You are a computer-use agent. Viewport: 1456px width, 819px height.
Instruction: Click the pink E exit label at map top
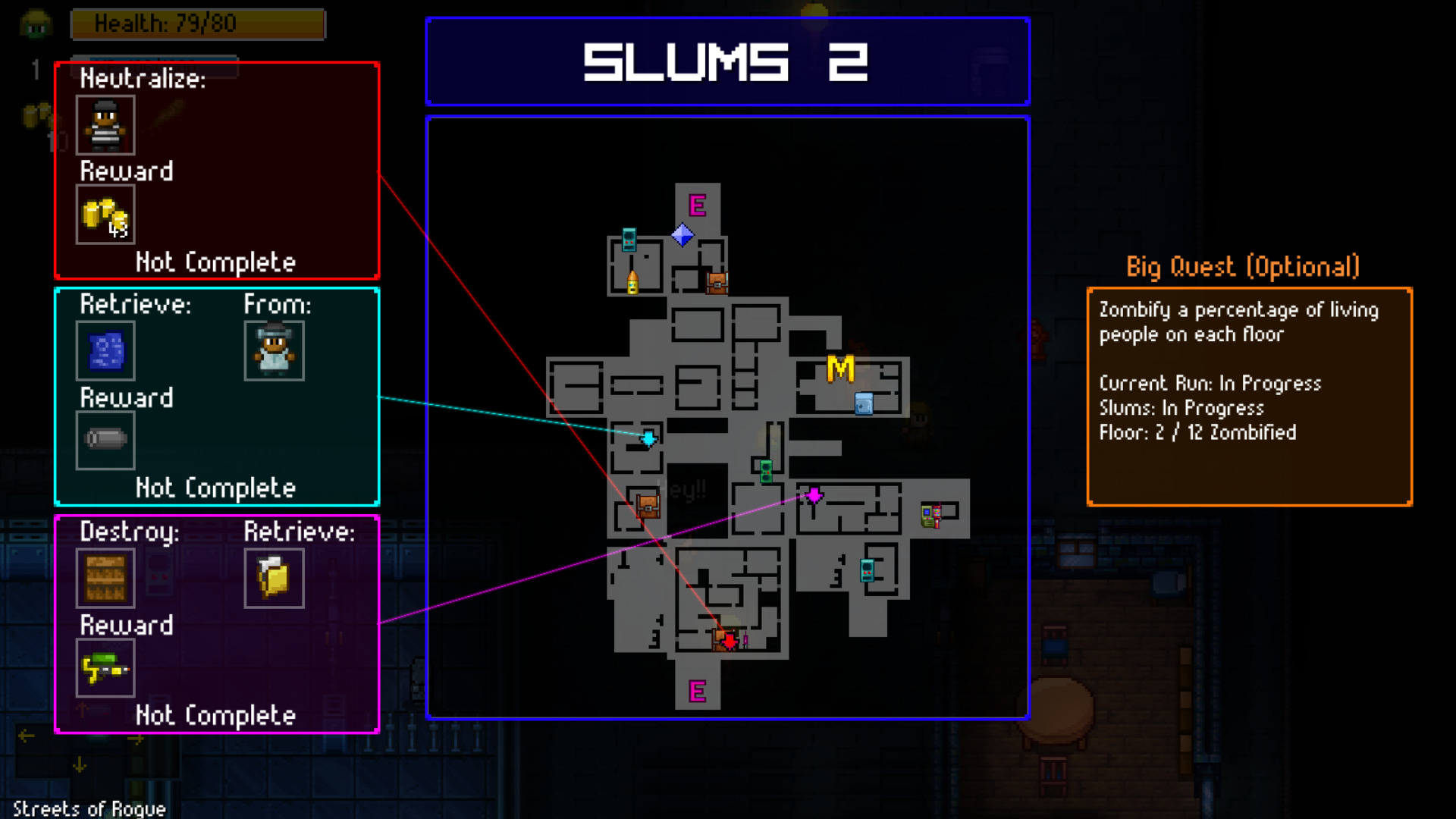698,203
